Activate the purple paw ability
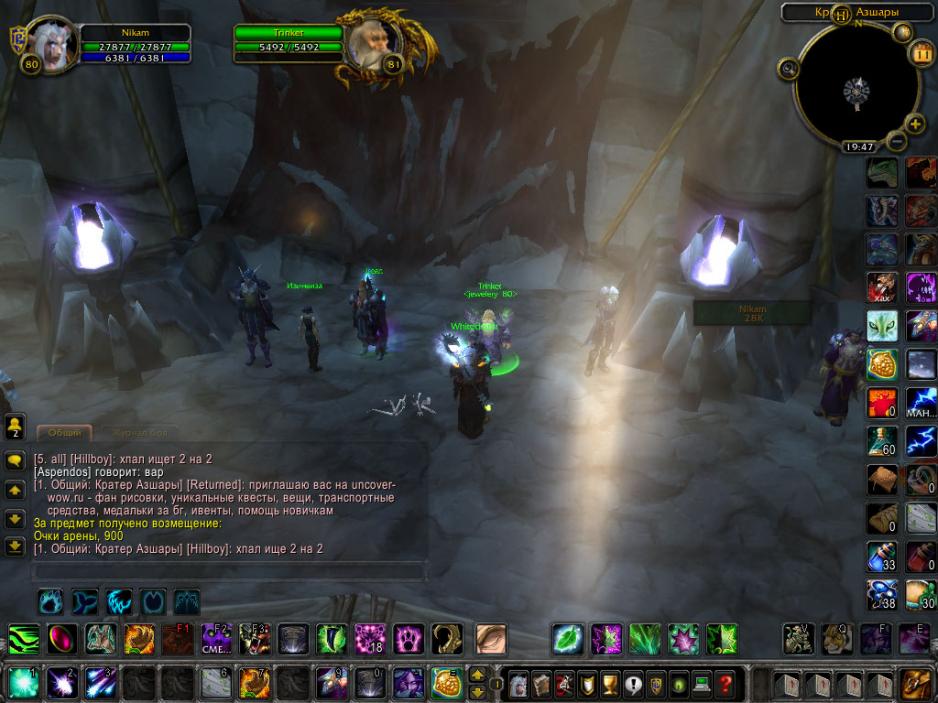938x703 pixels. click(408, 638)
